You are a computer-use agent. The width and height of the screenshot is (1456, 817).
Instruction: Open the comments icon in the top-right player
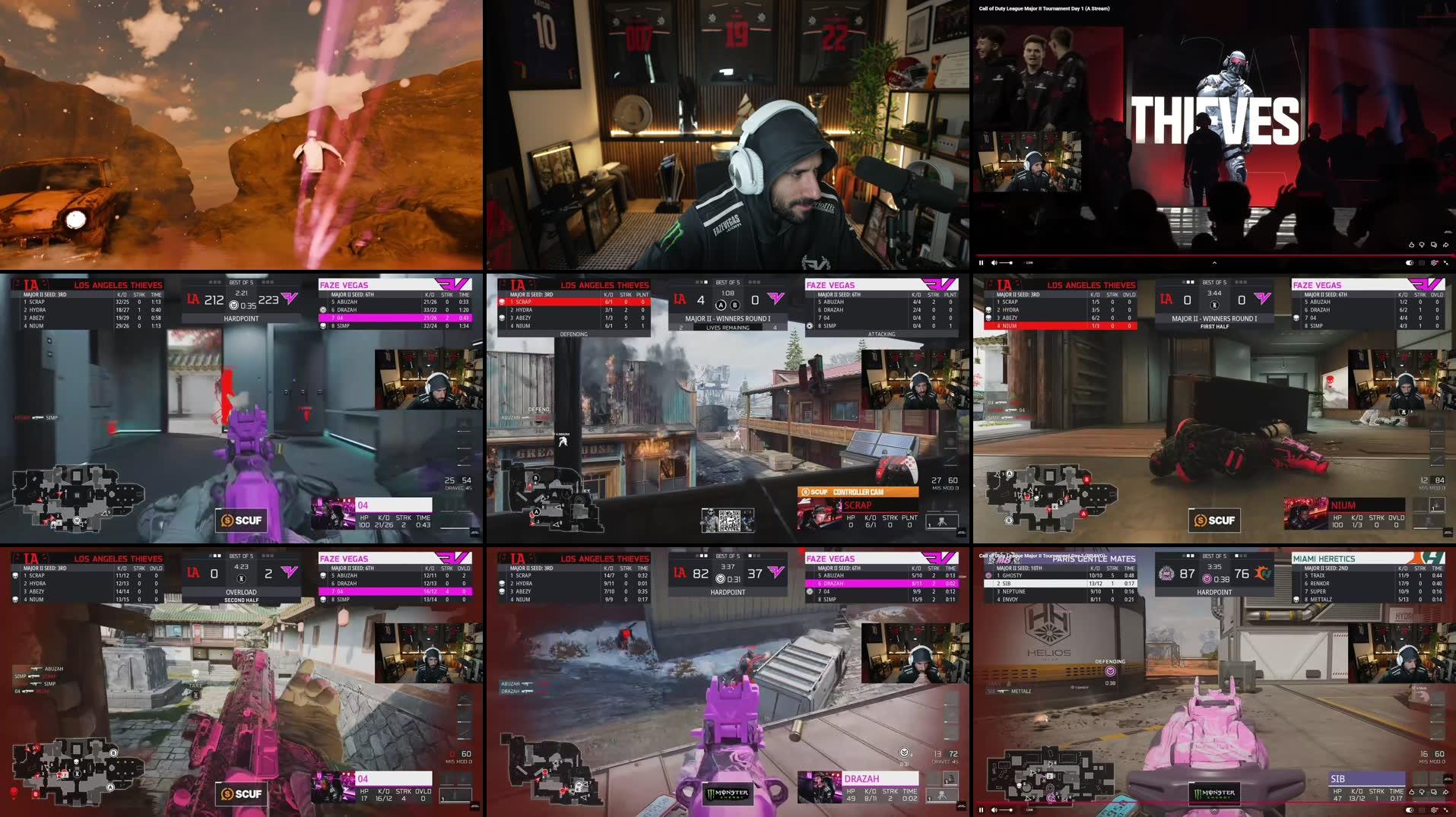(1435, 245)
